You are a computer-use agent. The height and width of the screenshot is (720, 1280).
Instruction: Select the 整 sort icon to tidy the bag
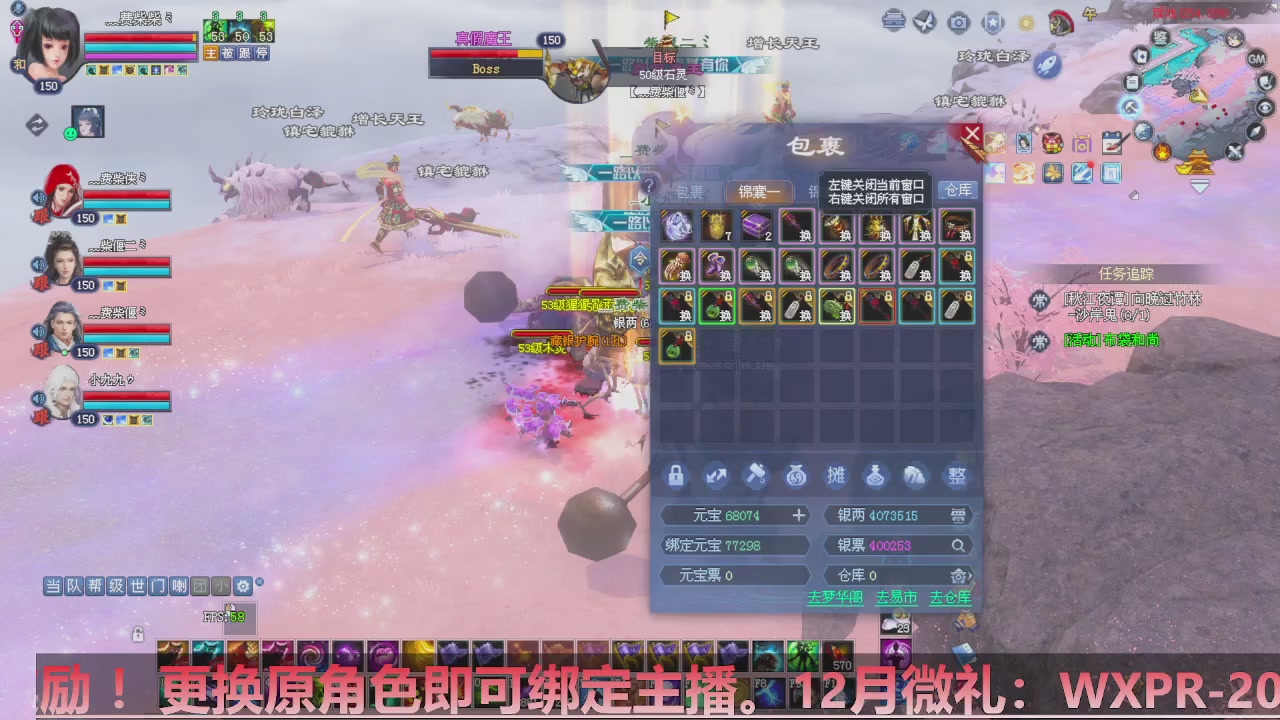click(958, 477)
